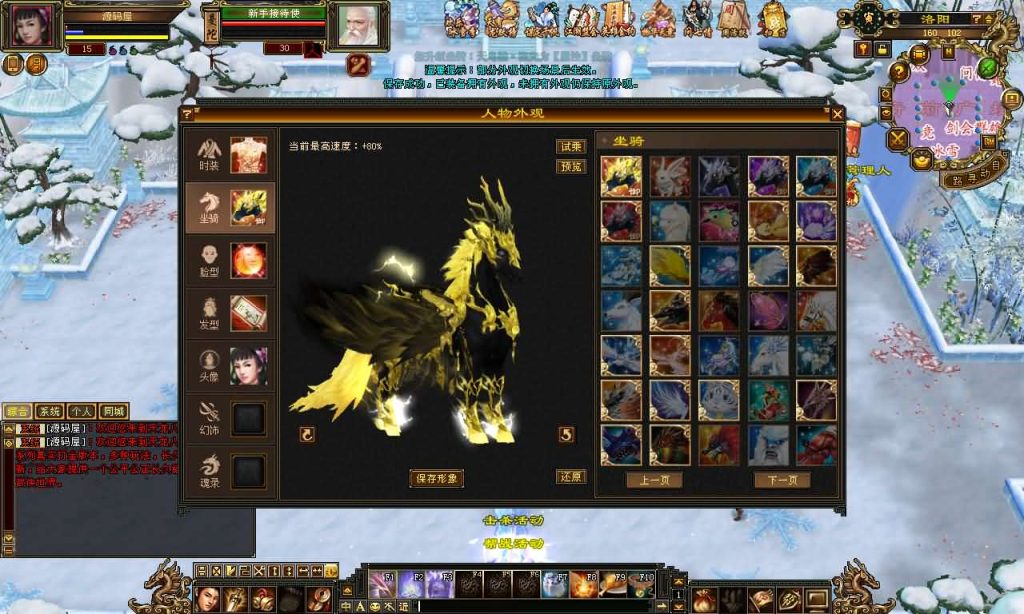Open the help icon on the appearance window
The image size is (1024, 614).
coord(187,113)
